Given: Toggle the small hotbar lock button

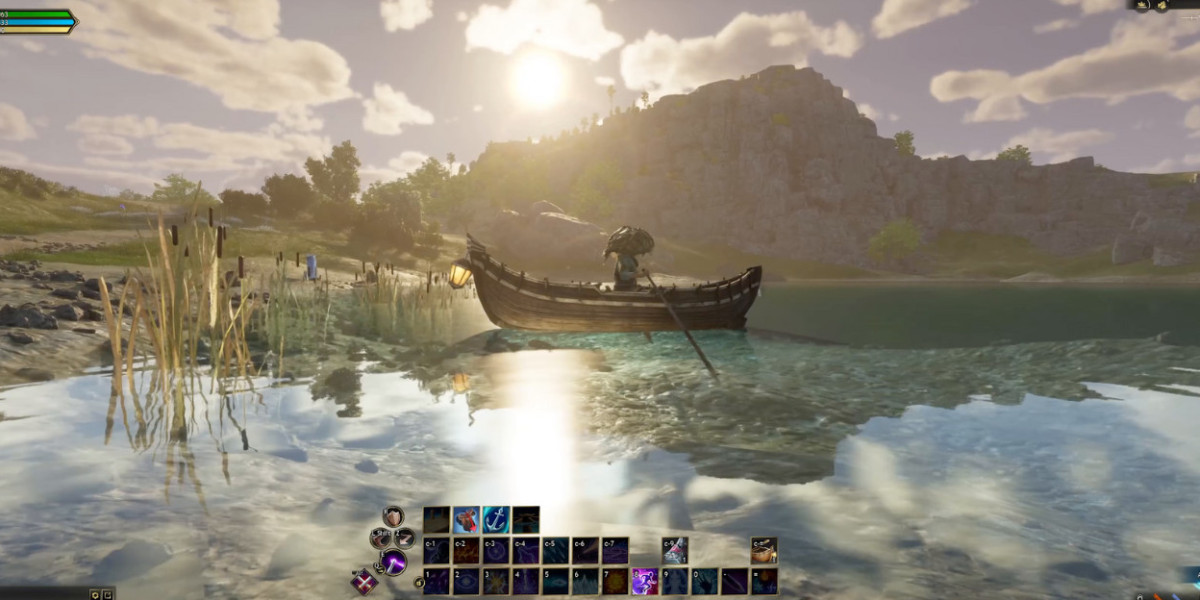Looking at the screenshot, I should 419,582.
